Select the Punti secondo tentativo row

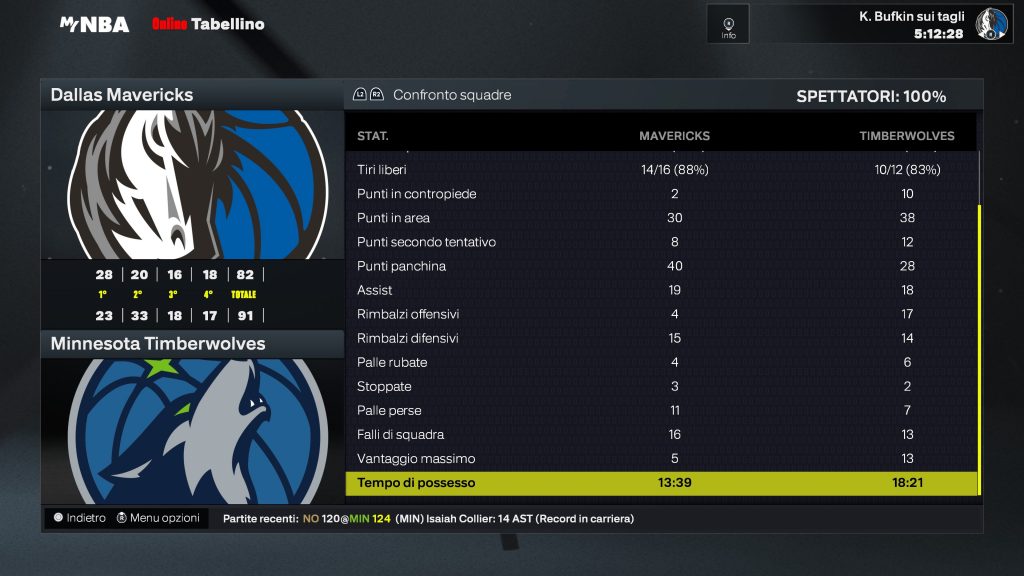[x=660, y=242]
